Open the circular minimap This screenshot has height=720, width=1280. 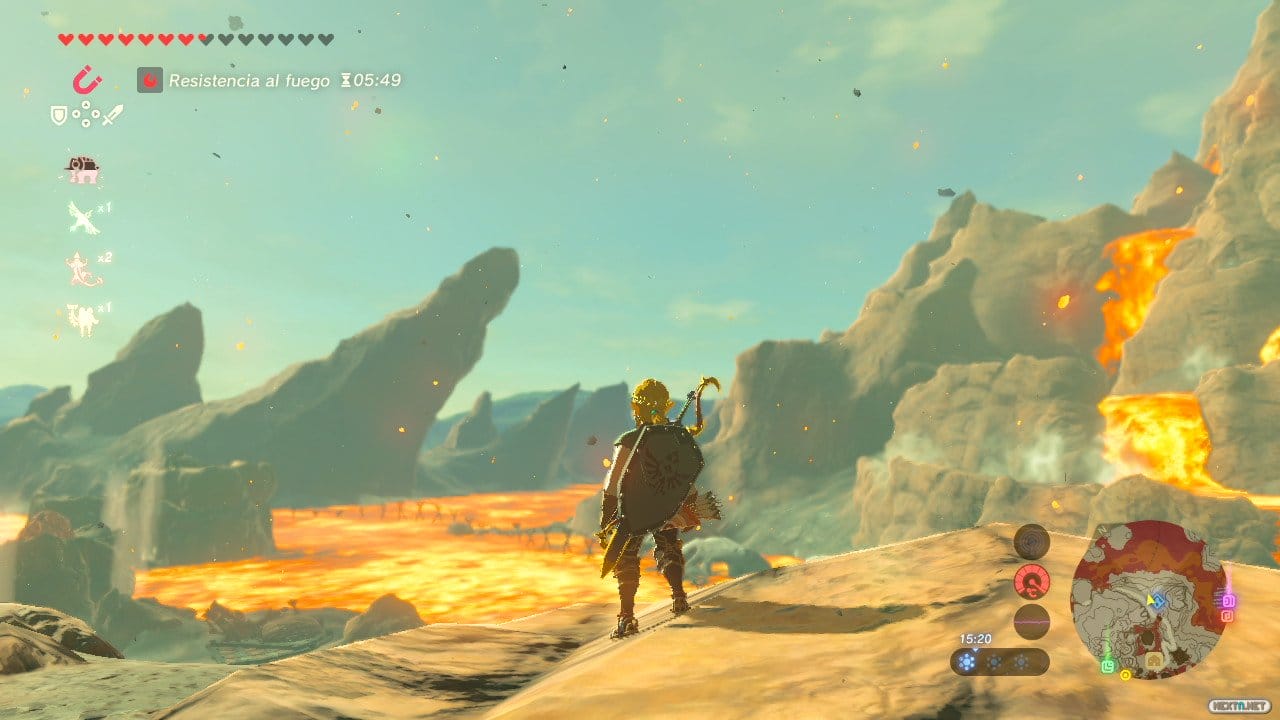point(1149,600)
